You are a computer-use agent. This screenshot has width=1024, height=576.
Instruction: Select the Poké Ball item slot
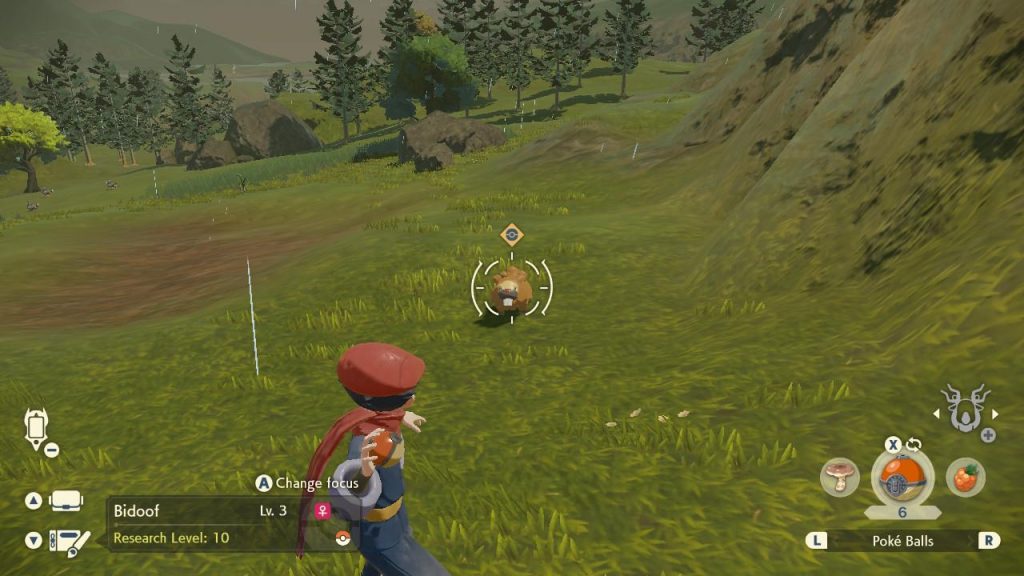[902, 477]
